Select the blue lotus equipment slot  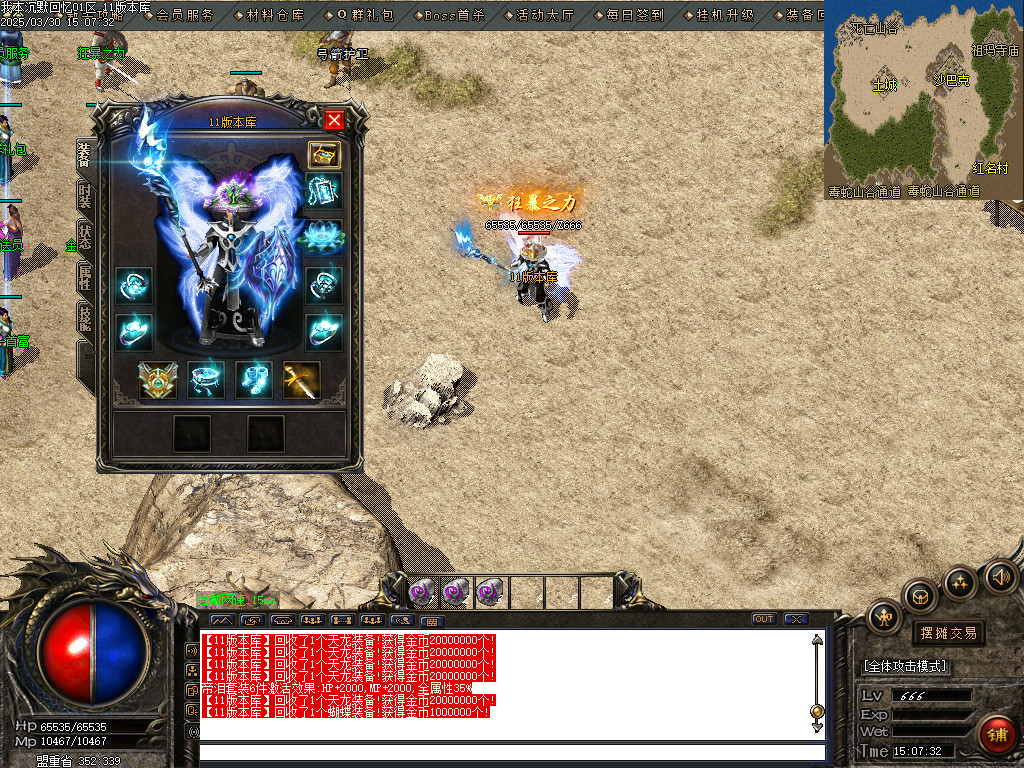pos(323,238)
